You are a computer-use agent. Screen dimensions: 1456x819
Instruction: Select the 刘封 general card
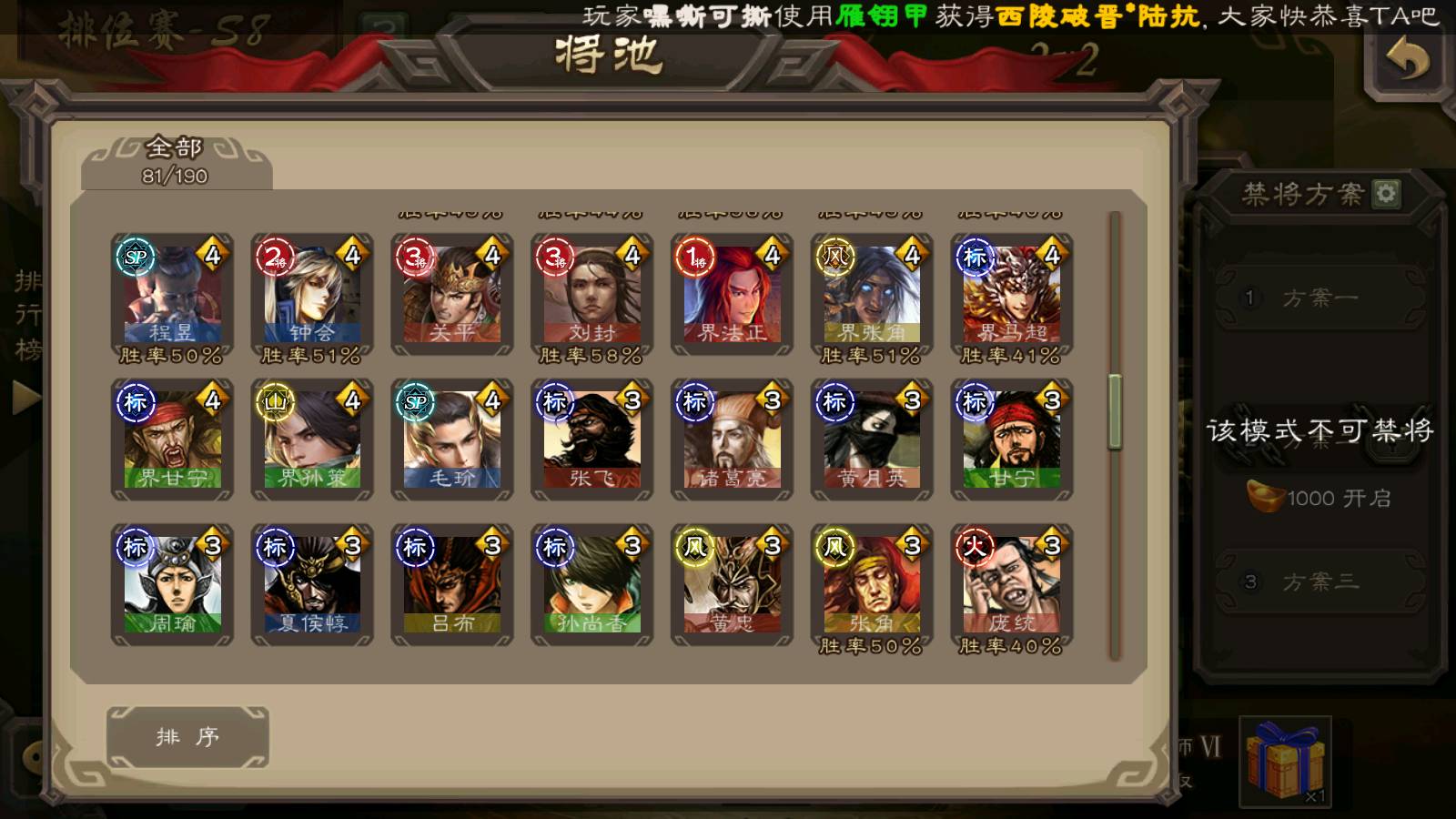pyautogui.click(x=592, y=296)
